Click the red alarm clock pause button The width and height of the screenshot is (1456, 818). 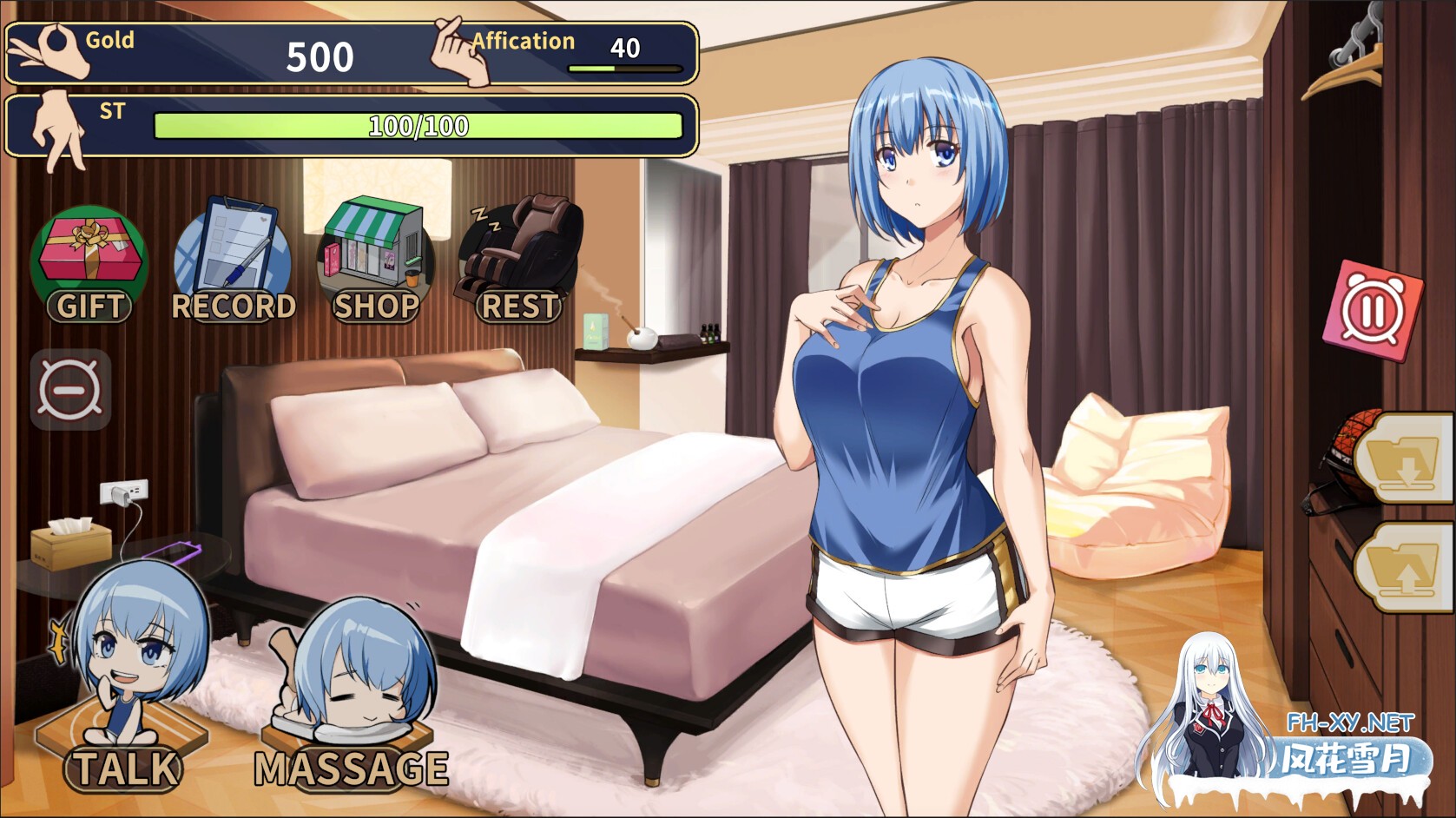tap(1372, 311)
